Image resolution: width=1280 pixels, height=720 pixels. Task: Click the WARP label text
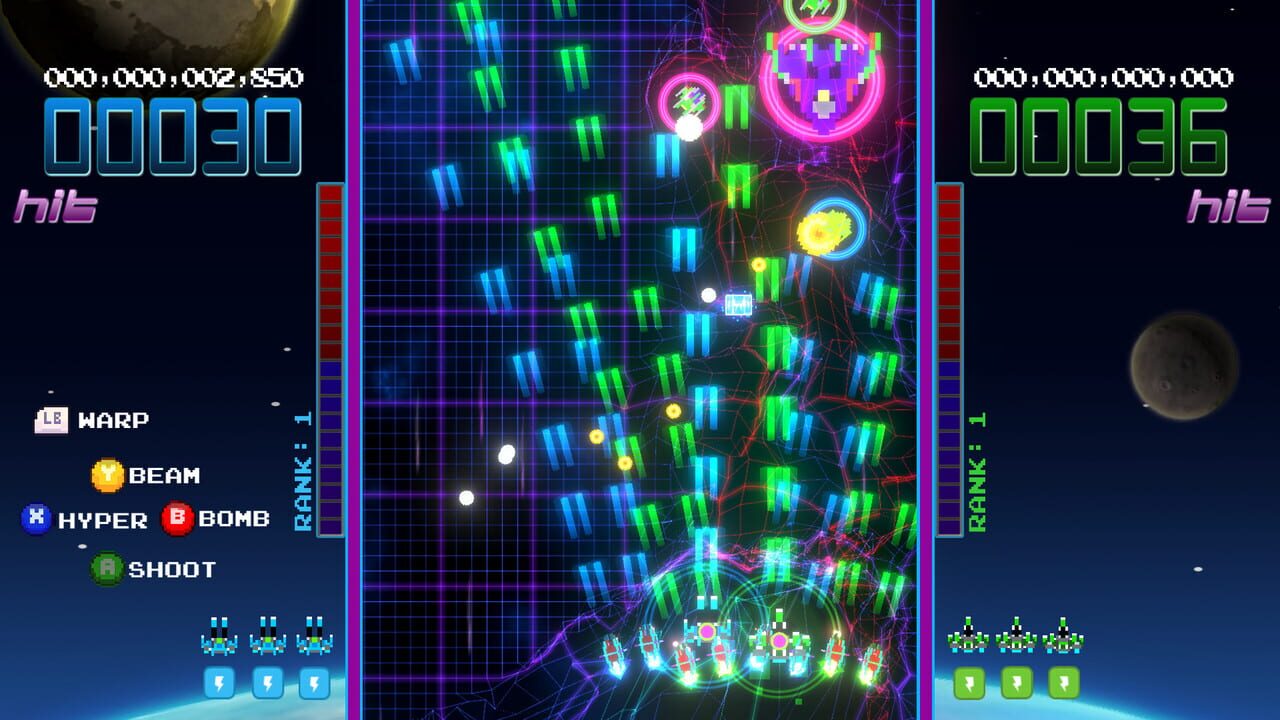click(114, 419)
